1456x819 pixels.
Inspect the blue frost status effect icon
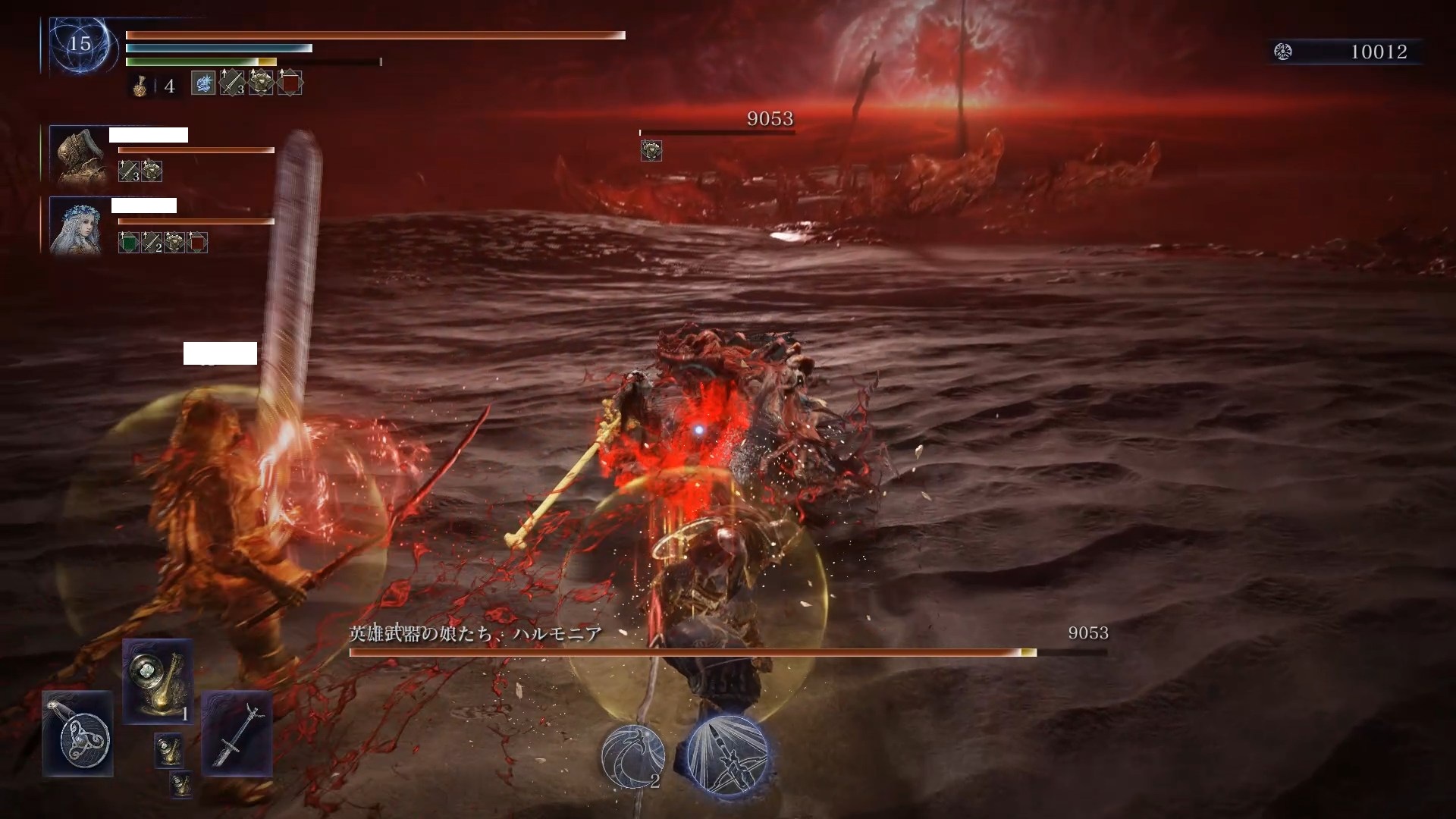click(203, 83)
